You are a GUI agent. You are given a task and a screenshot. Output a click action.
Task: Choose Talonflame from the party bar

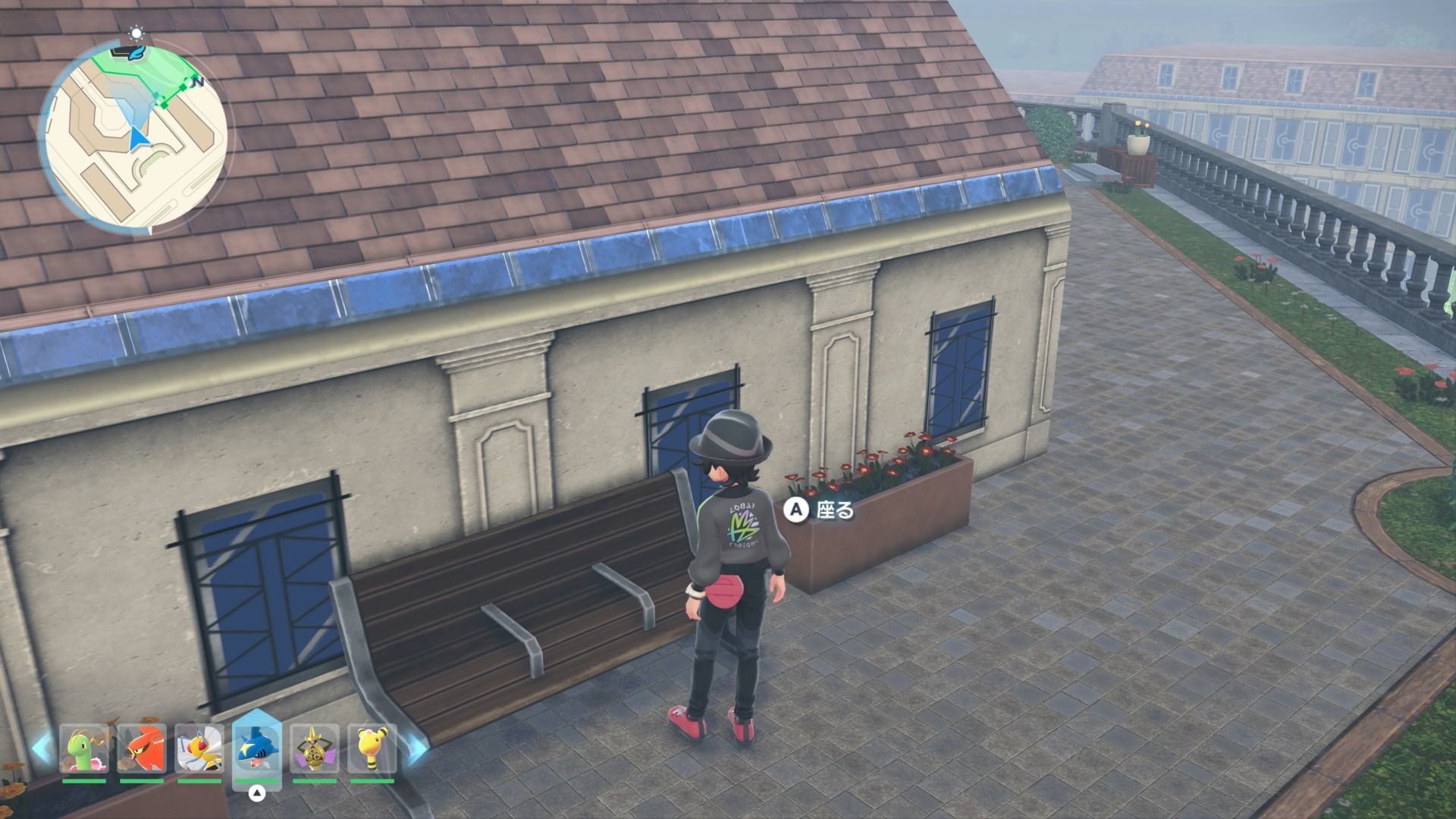click(142, 749)
